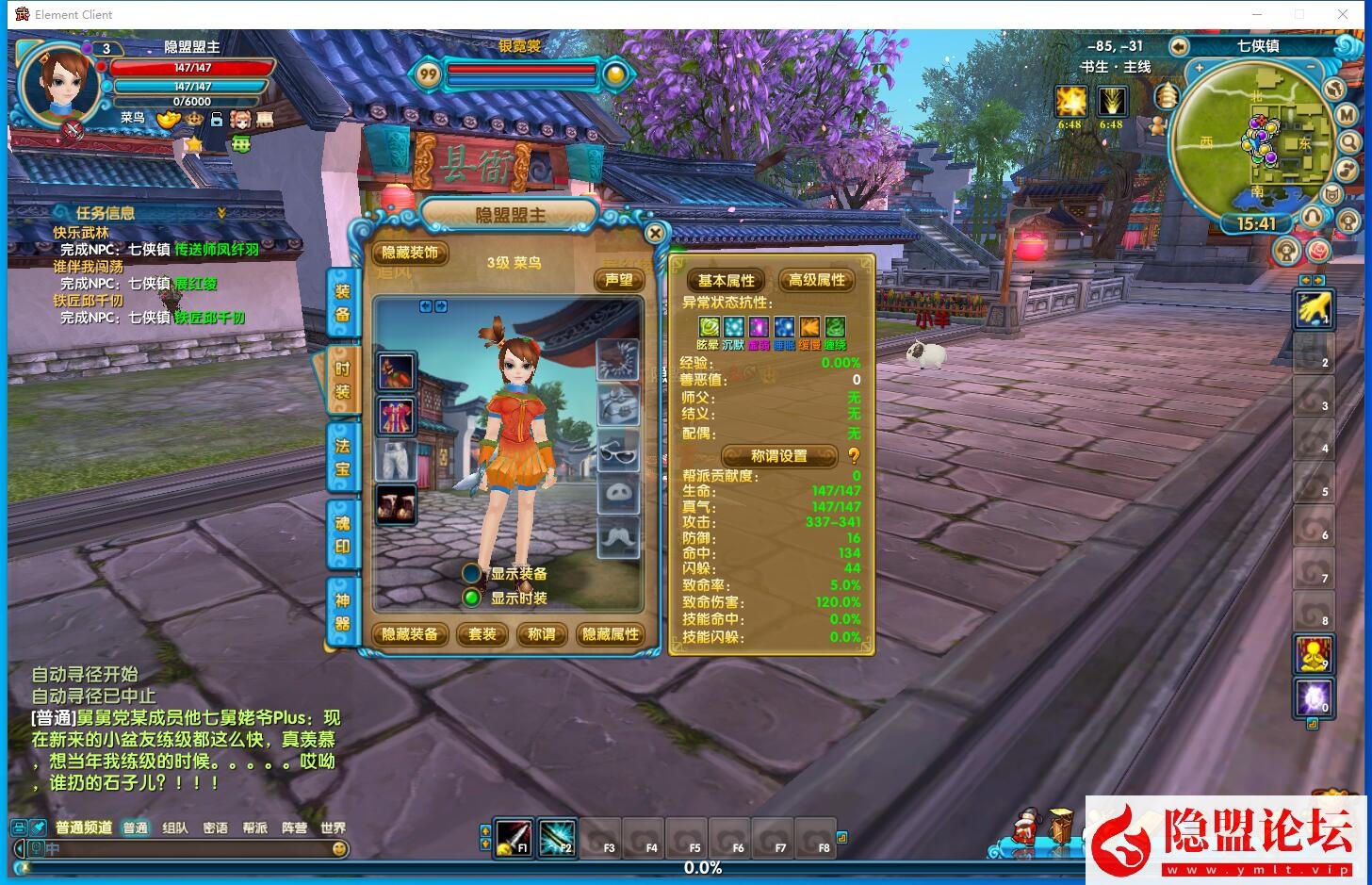The height and width of the screenshot is (885, 1372).
Task: Switch to the 基本属性 stats tab
Action: [727, 280]
